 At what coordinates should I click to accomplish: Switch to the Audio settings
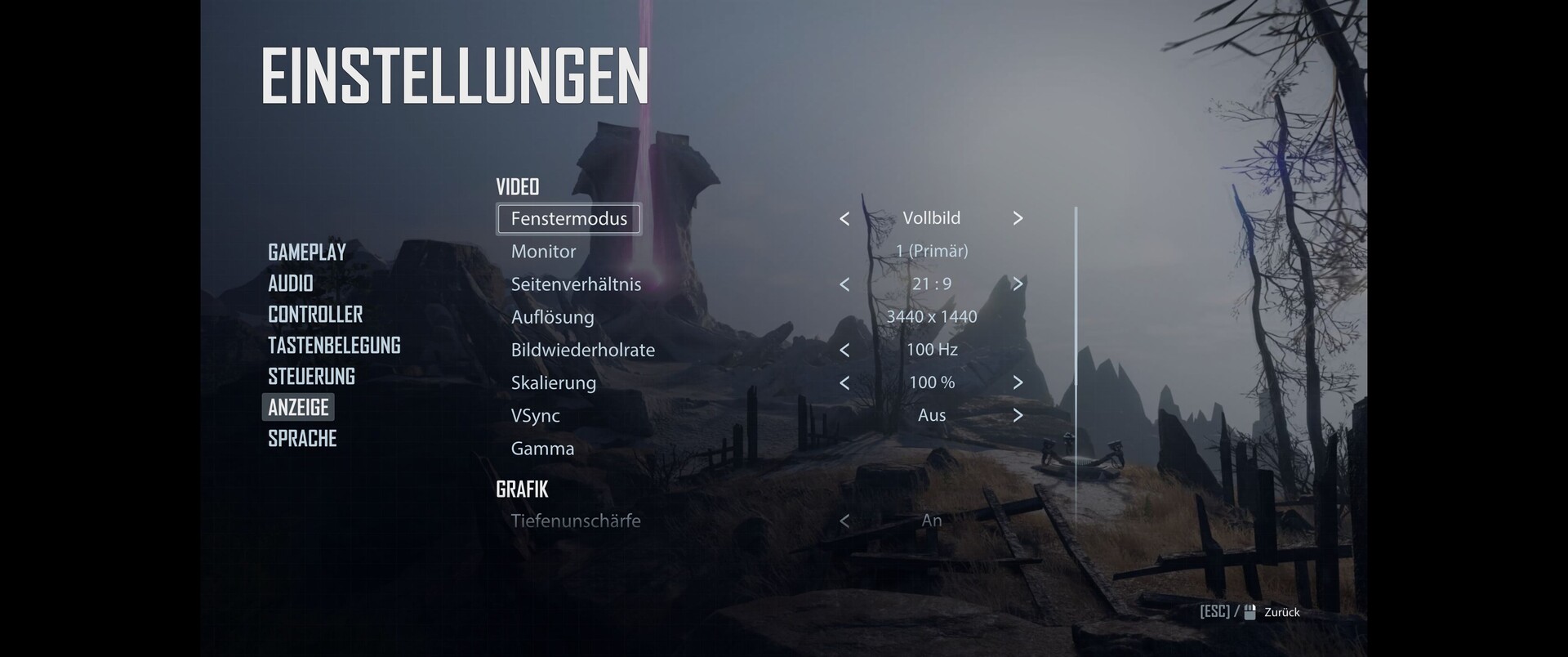(291, 284)
